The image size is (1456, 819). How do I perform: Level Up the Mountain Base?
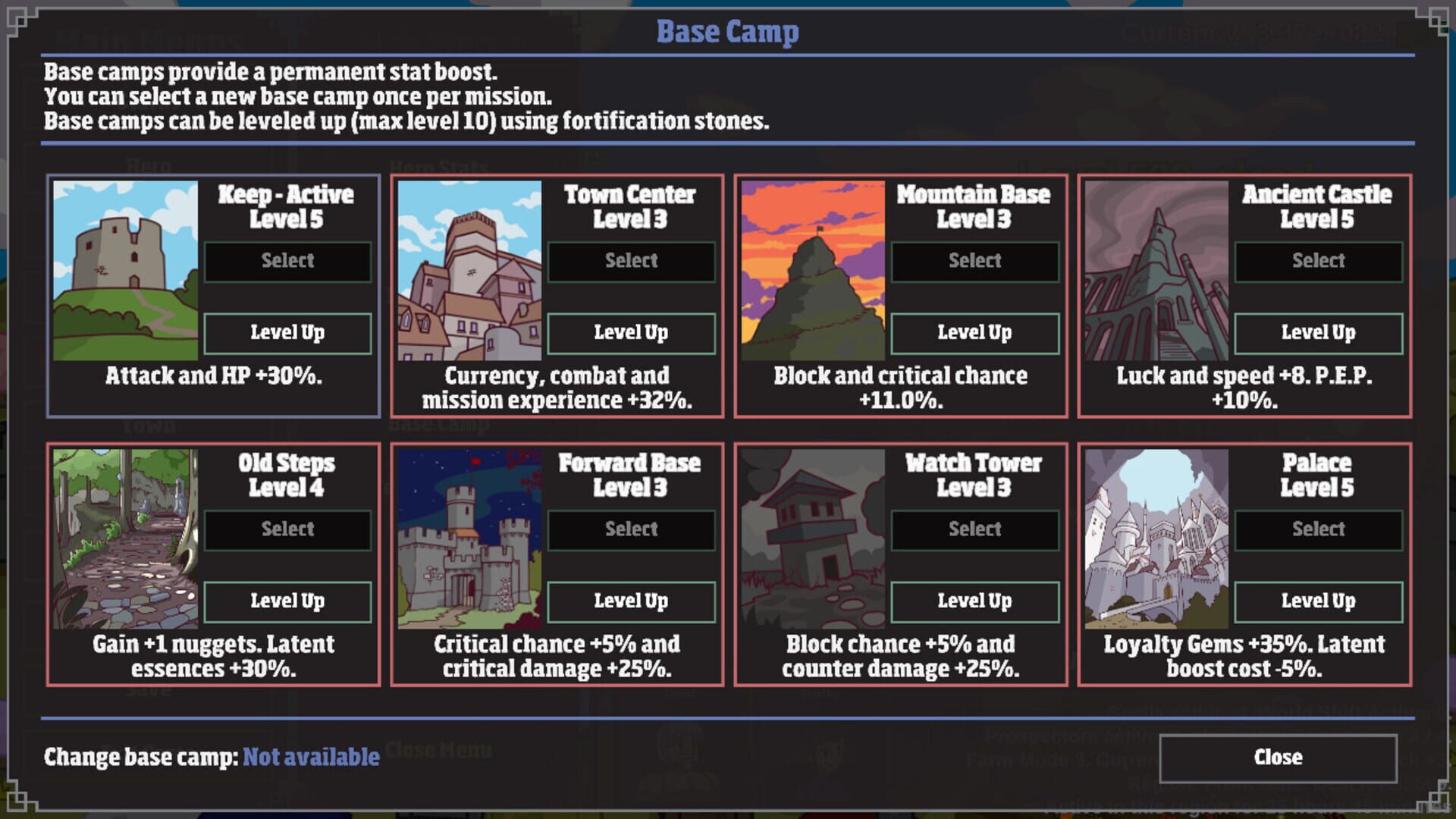click(975, 332)
